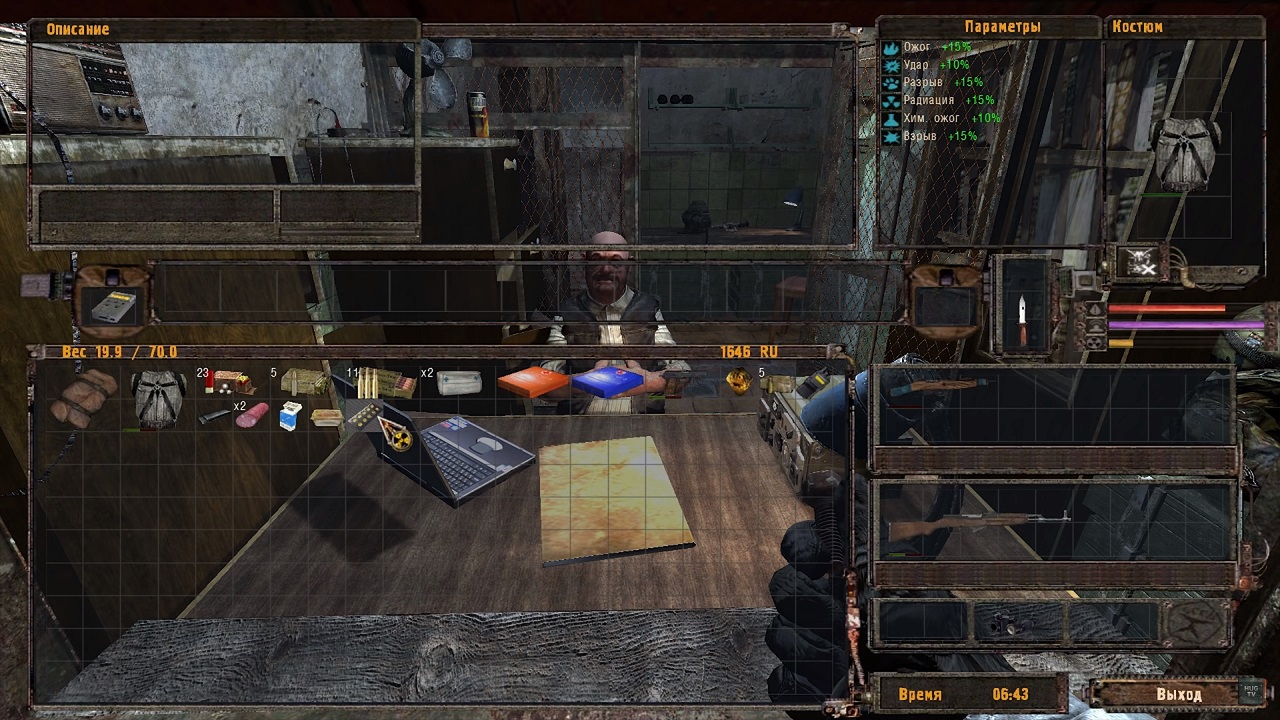1280x720 pixels.
Task: Select the green ammo box stack of 5
Action: (303, 381)
